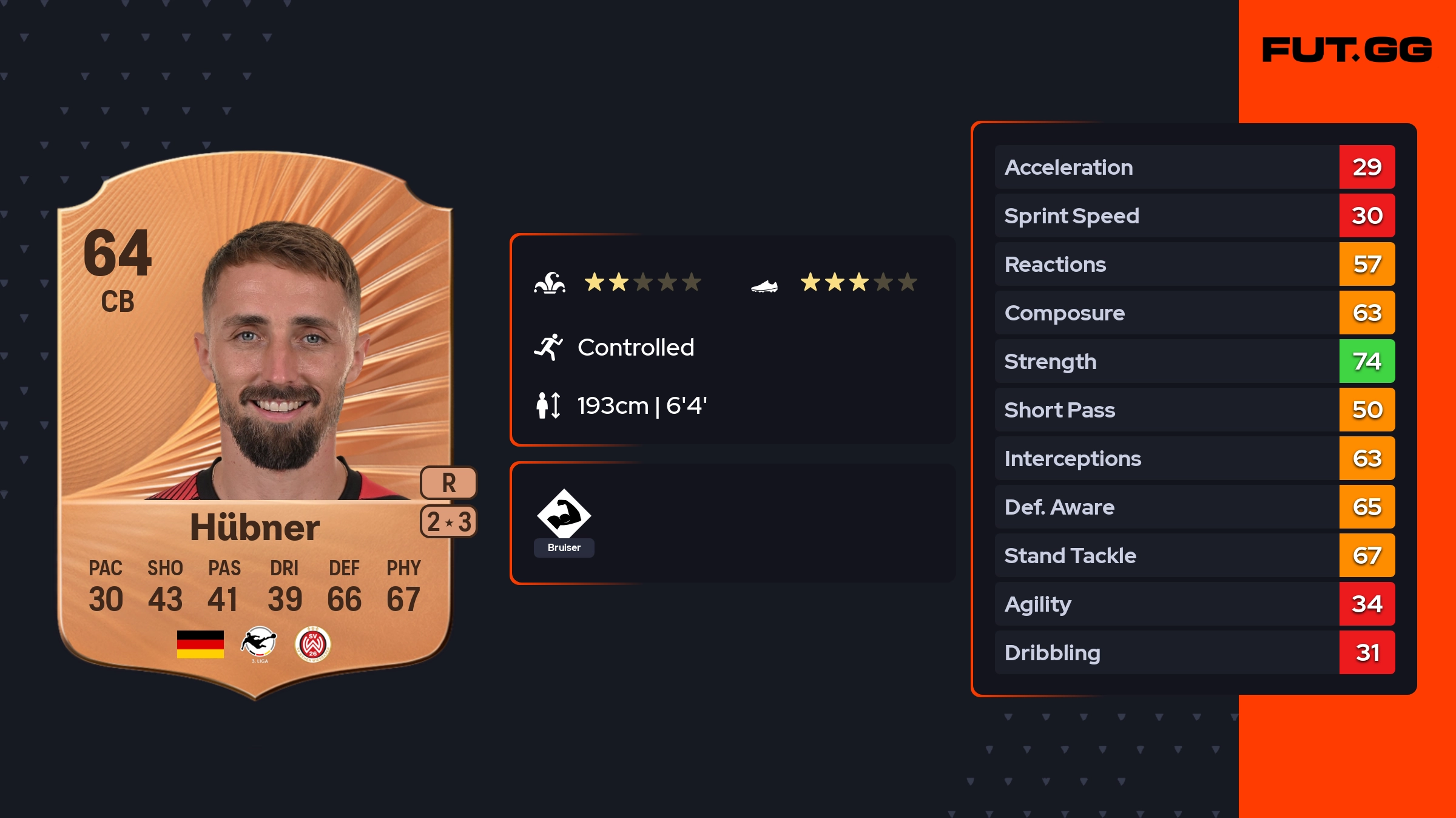Select the Hübner player card
This screenshot has width=1456, height=818.
pyautogui.click(x=255, y=425)
